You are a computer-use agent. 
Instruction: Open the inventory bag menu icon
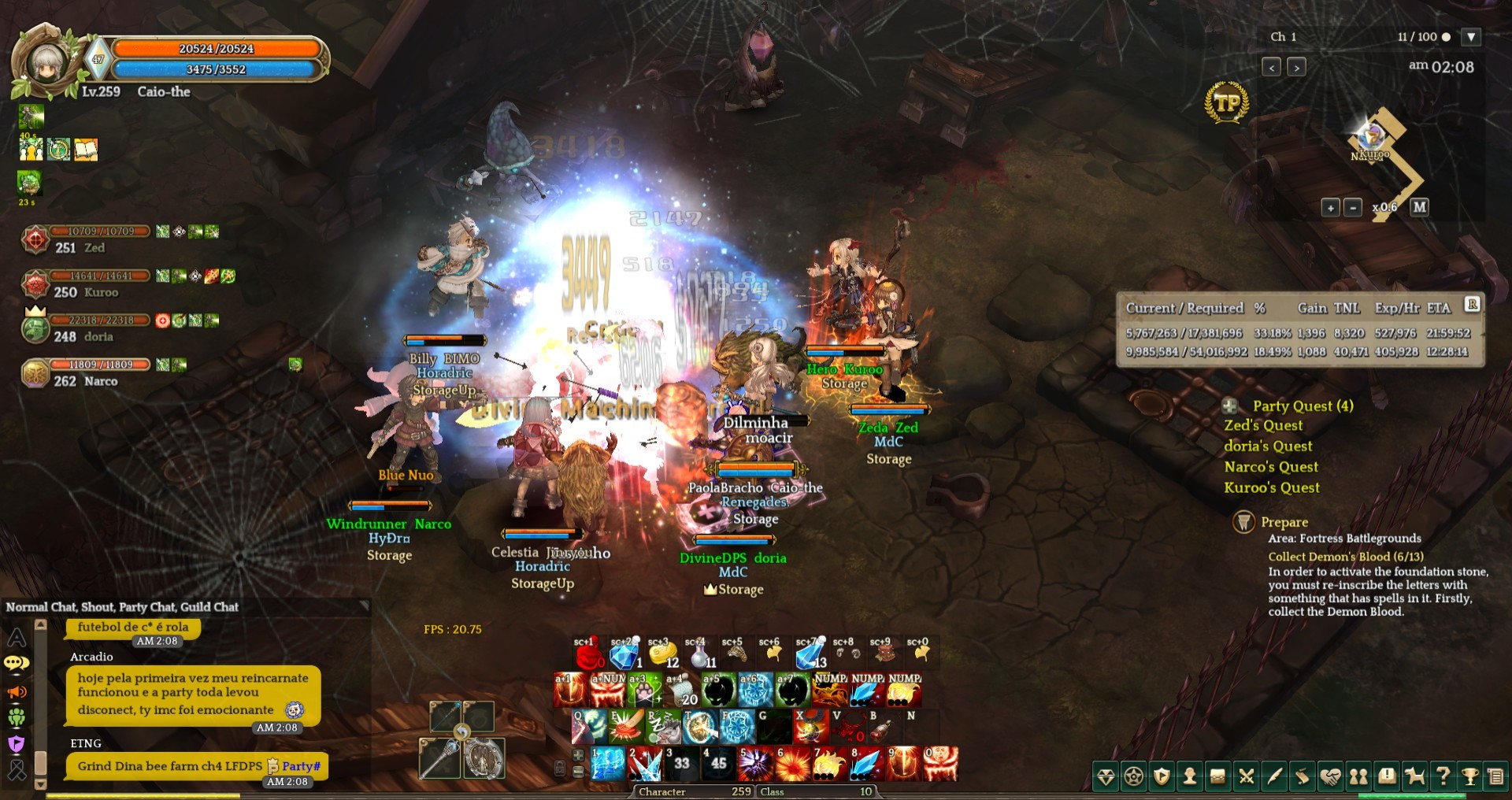point(1217,777)
